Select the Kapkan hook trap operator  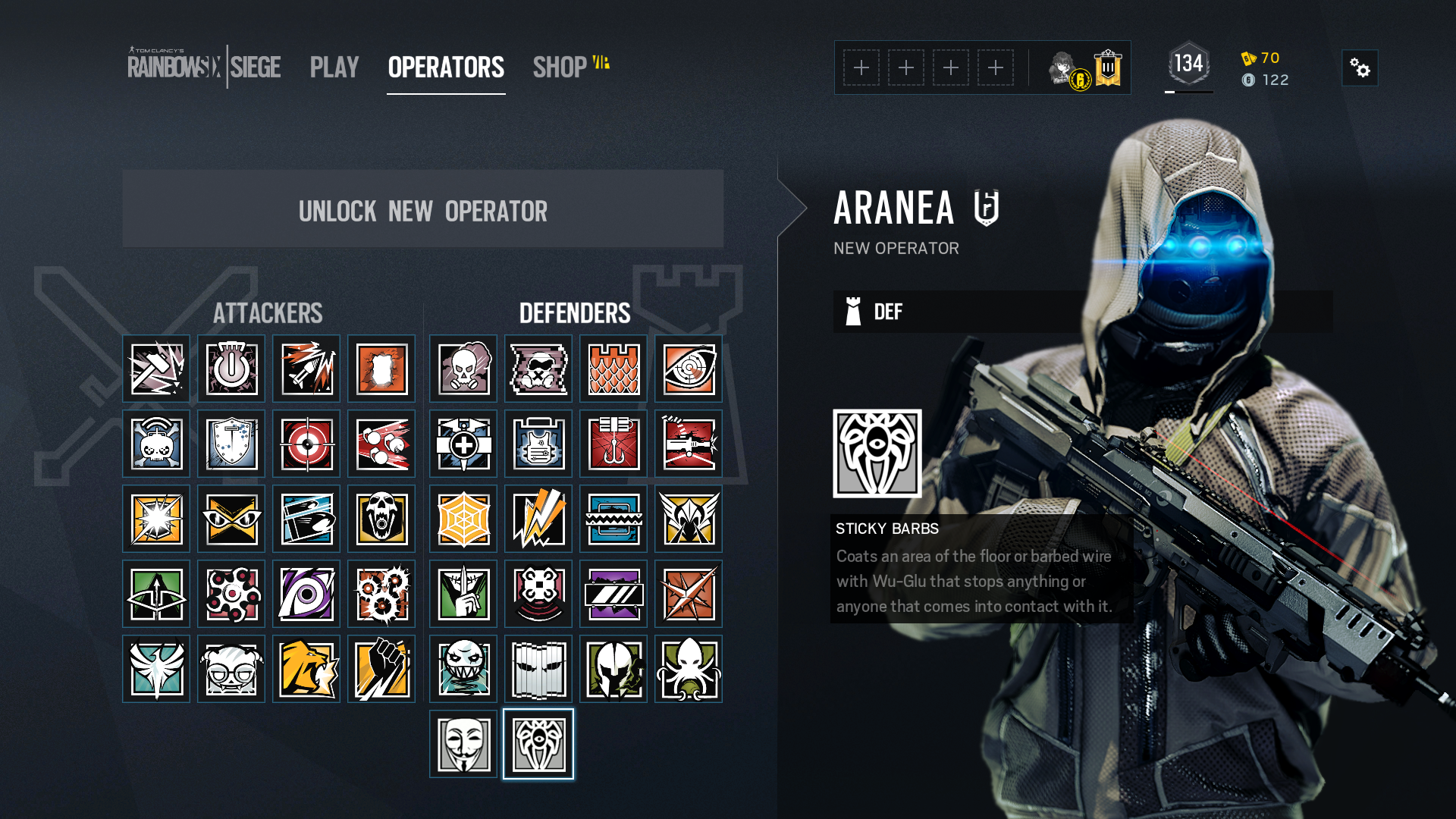click(613, 444)
